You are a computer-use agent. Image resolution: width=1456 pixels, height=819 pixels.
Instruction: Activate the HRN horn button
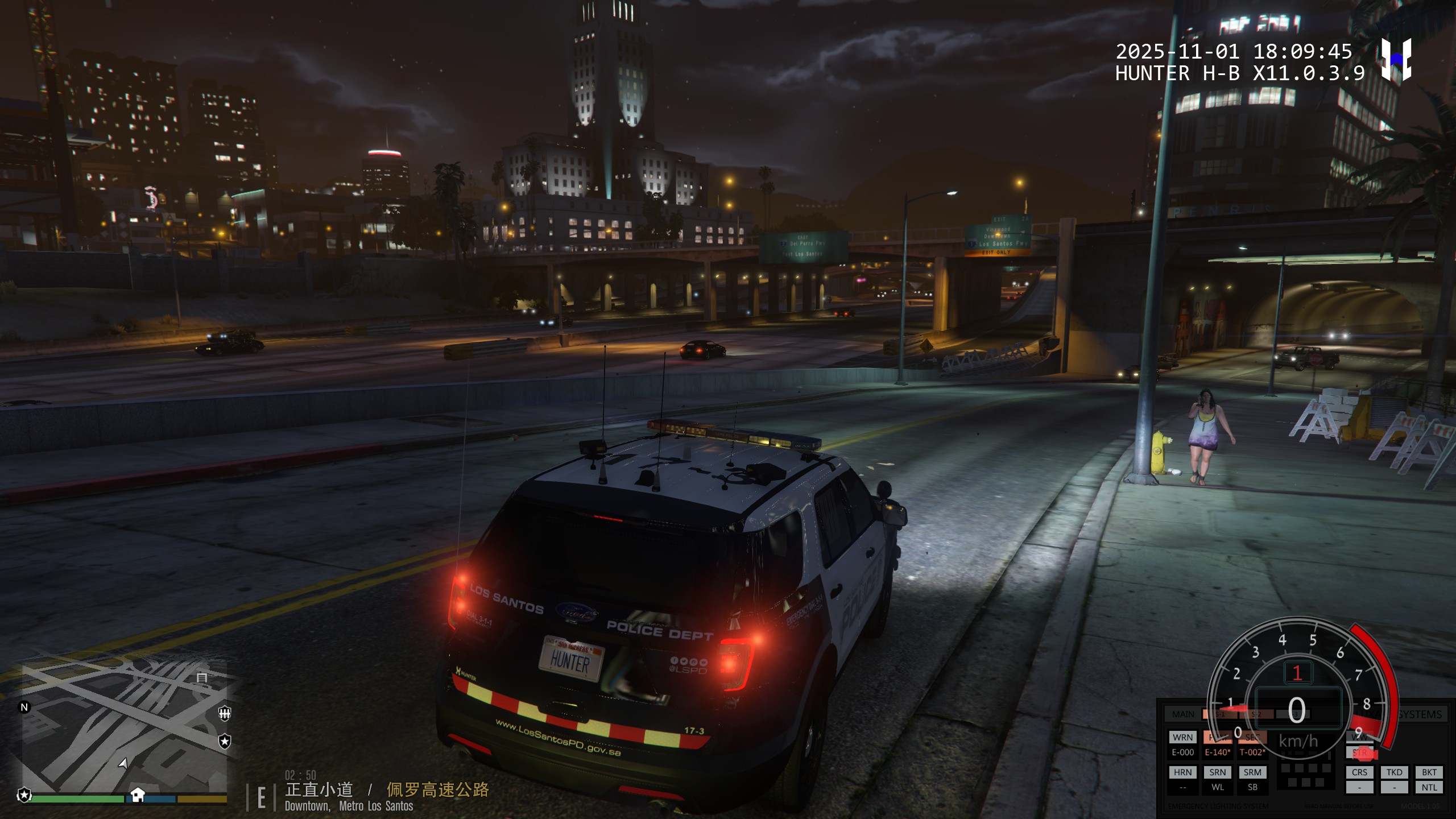click(1182, 772)
